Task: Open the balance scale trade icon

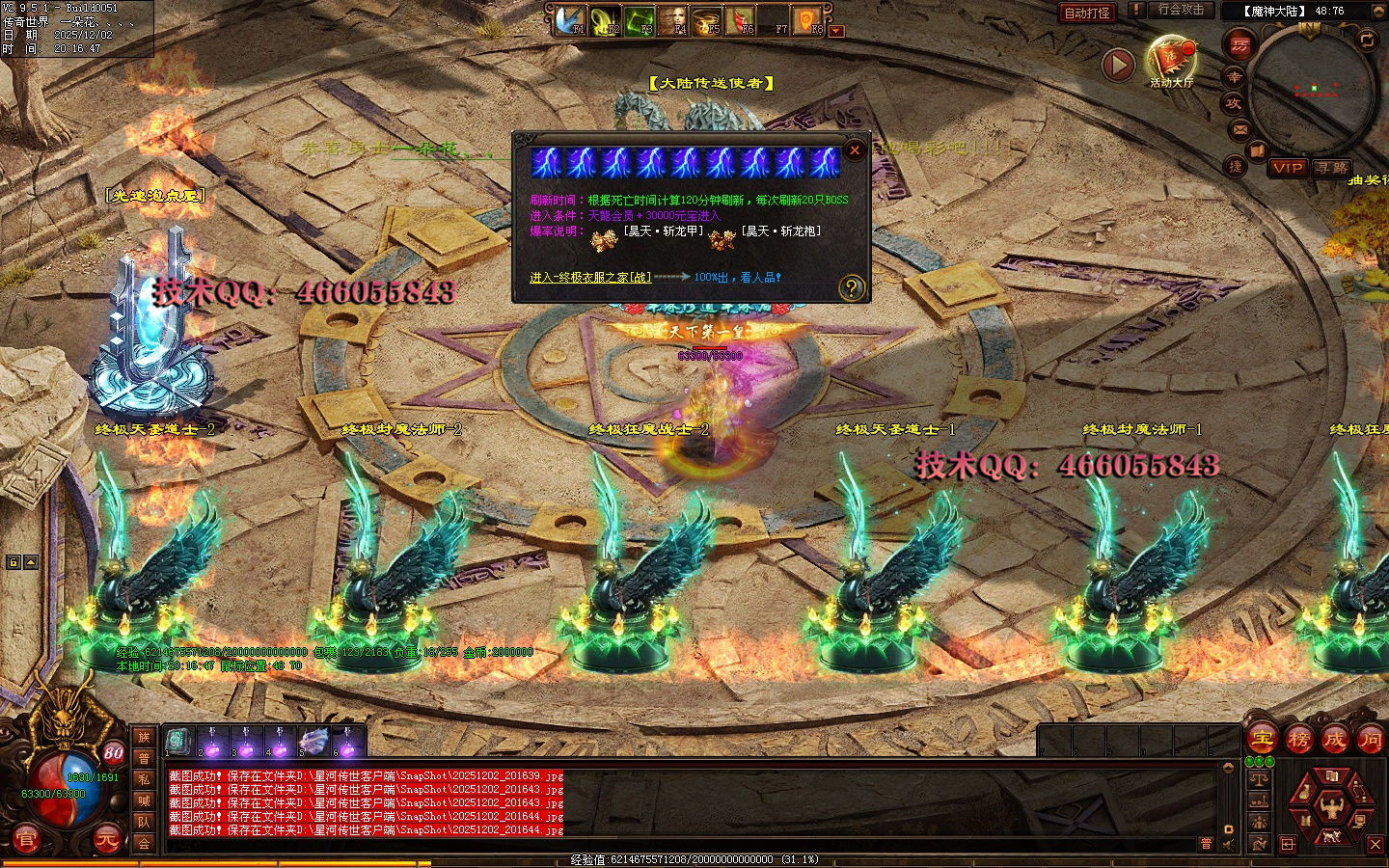Action: coord(1259,779)
